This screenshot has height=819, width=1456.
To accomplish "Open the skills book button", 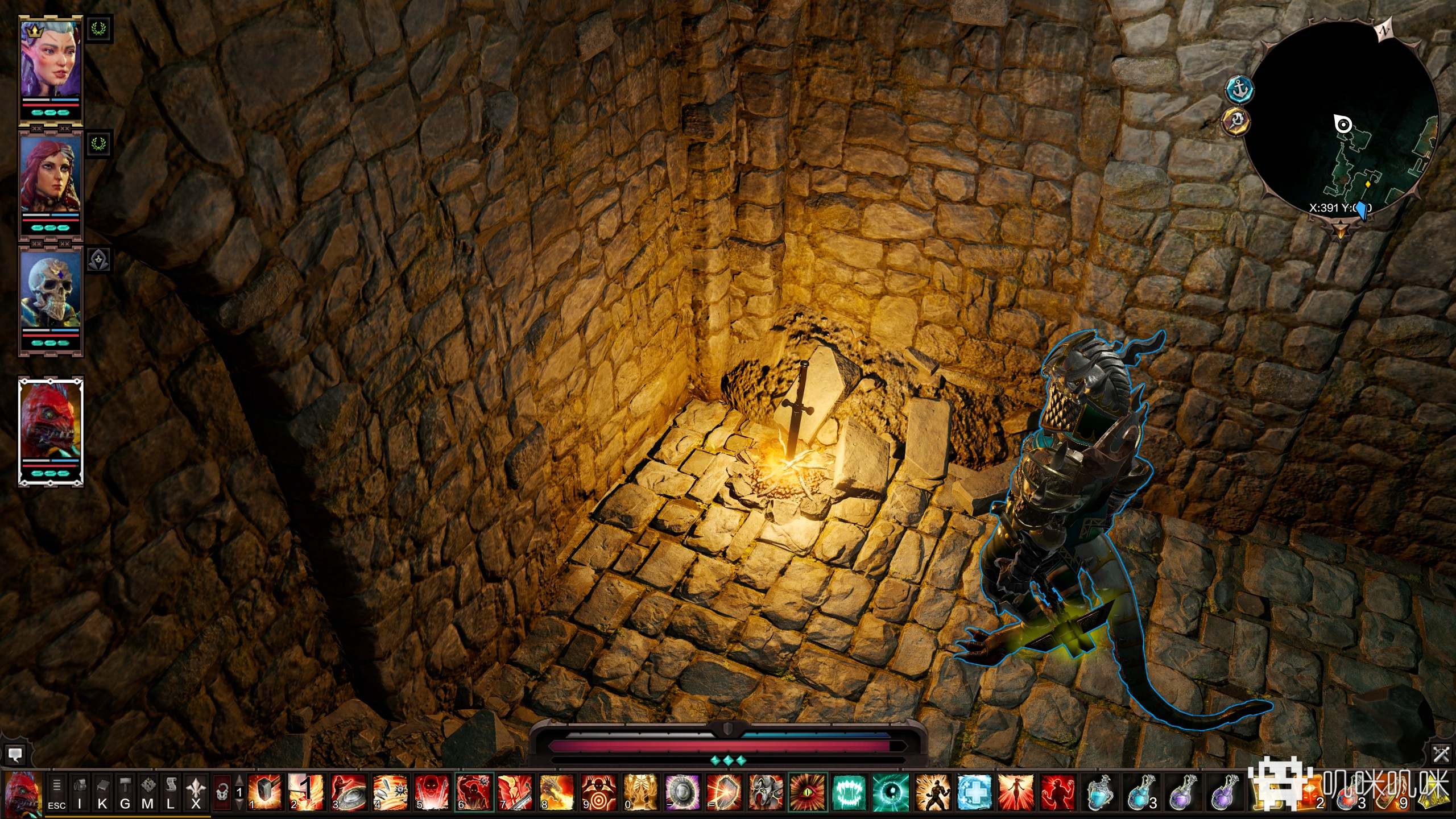I will click(x=102, y=792).
